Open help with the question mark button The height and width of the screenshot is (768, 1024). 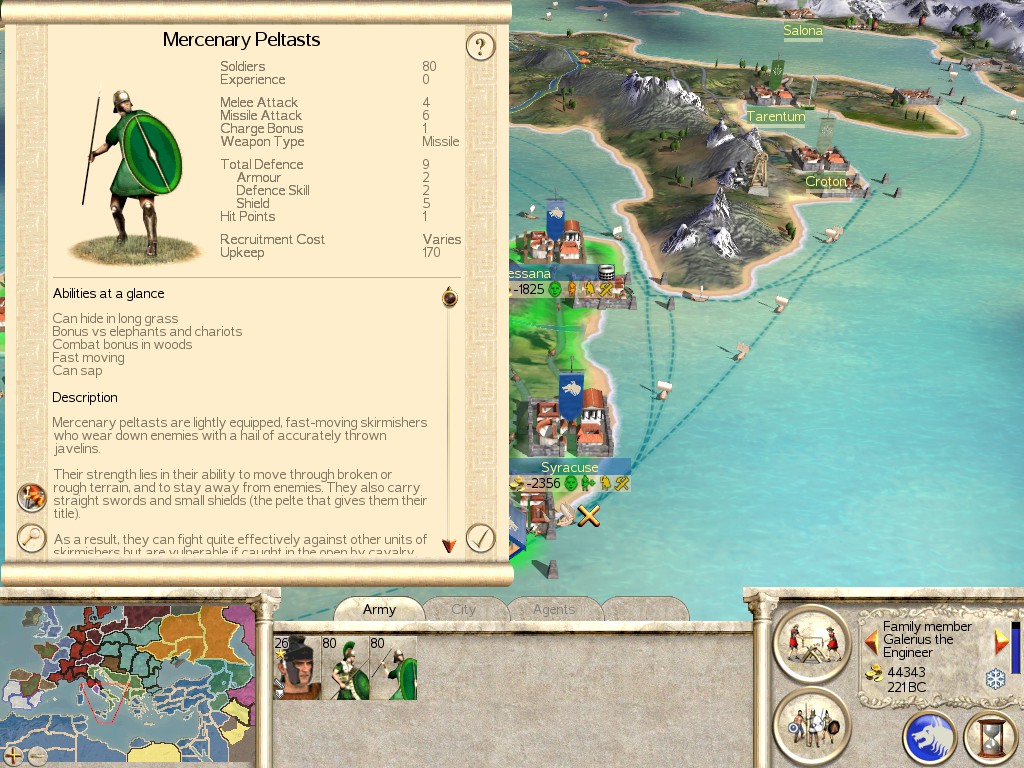tap(481, 46)
